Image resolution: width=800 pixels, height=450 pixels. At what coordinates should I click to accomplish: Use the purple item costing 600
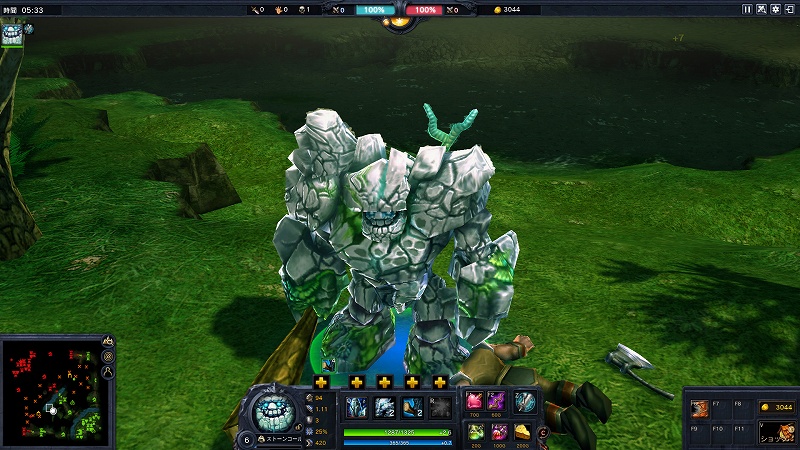click(497, 401)
